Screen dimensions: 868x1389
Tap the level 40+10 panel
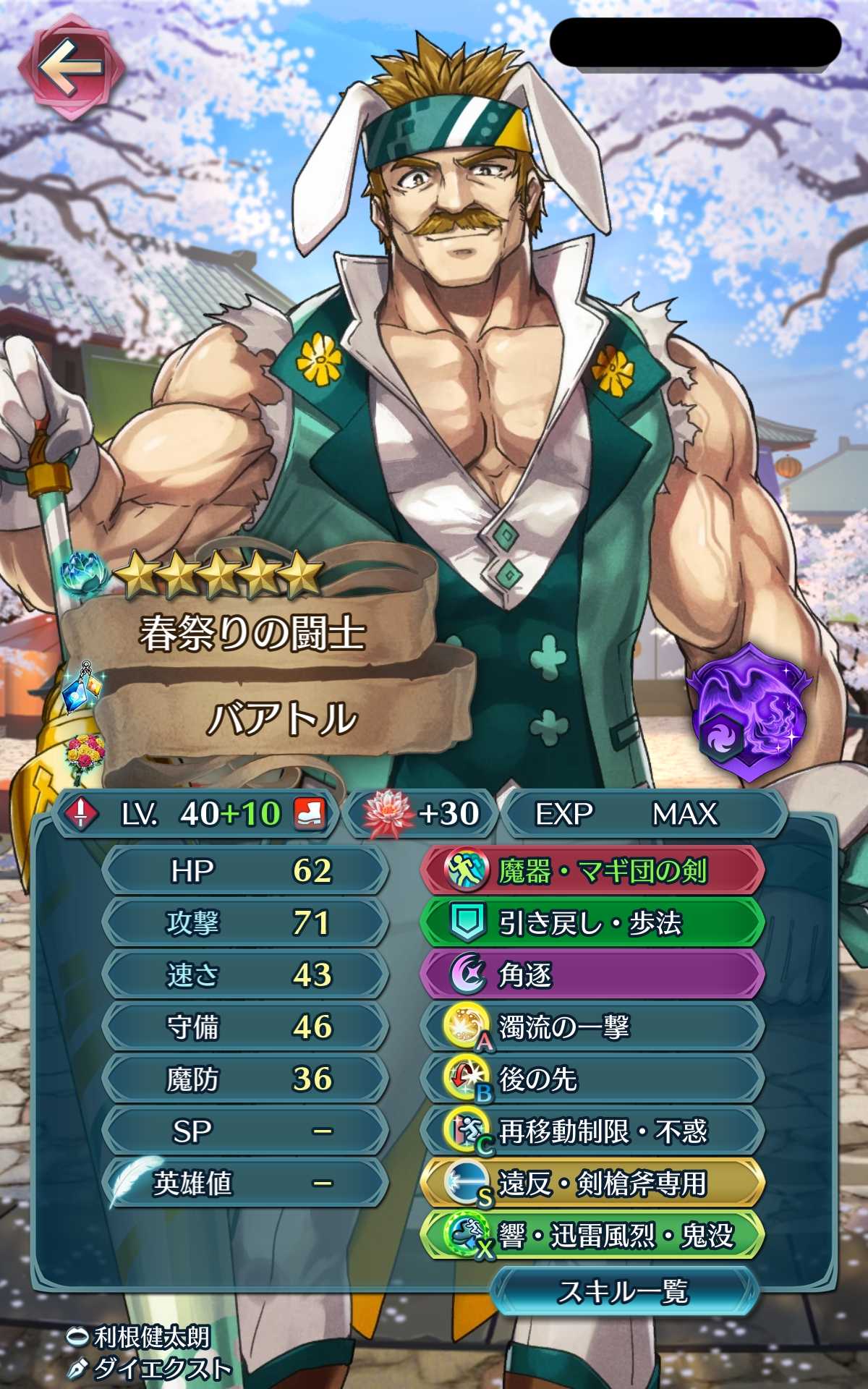coord(195,814)
